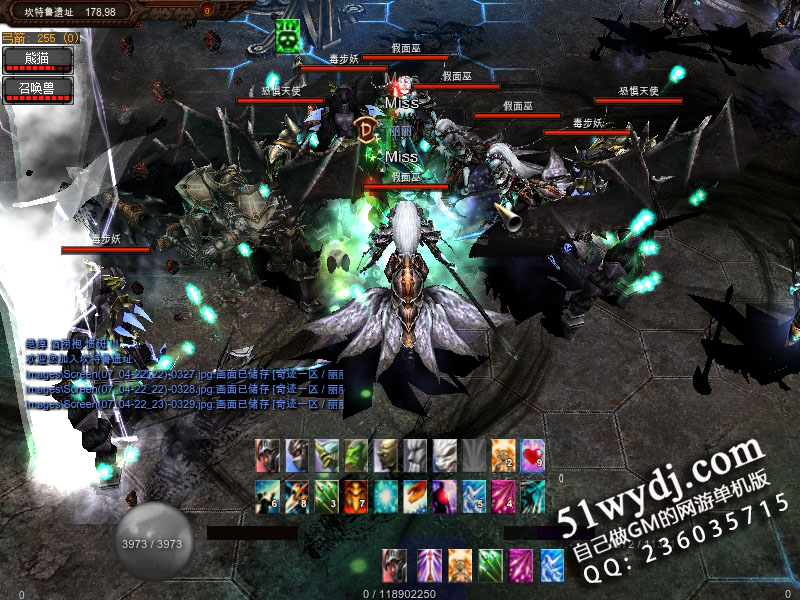Click the 坎特鲁遗址 location panel

pos(70,12)
